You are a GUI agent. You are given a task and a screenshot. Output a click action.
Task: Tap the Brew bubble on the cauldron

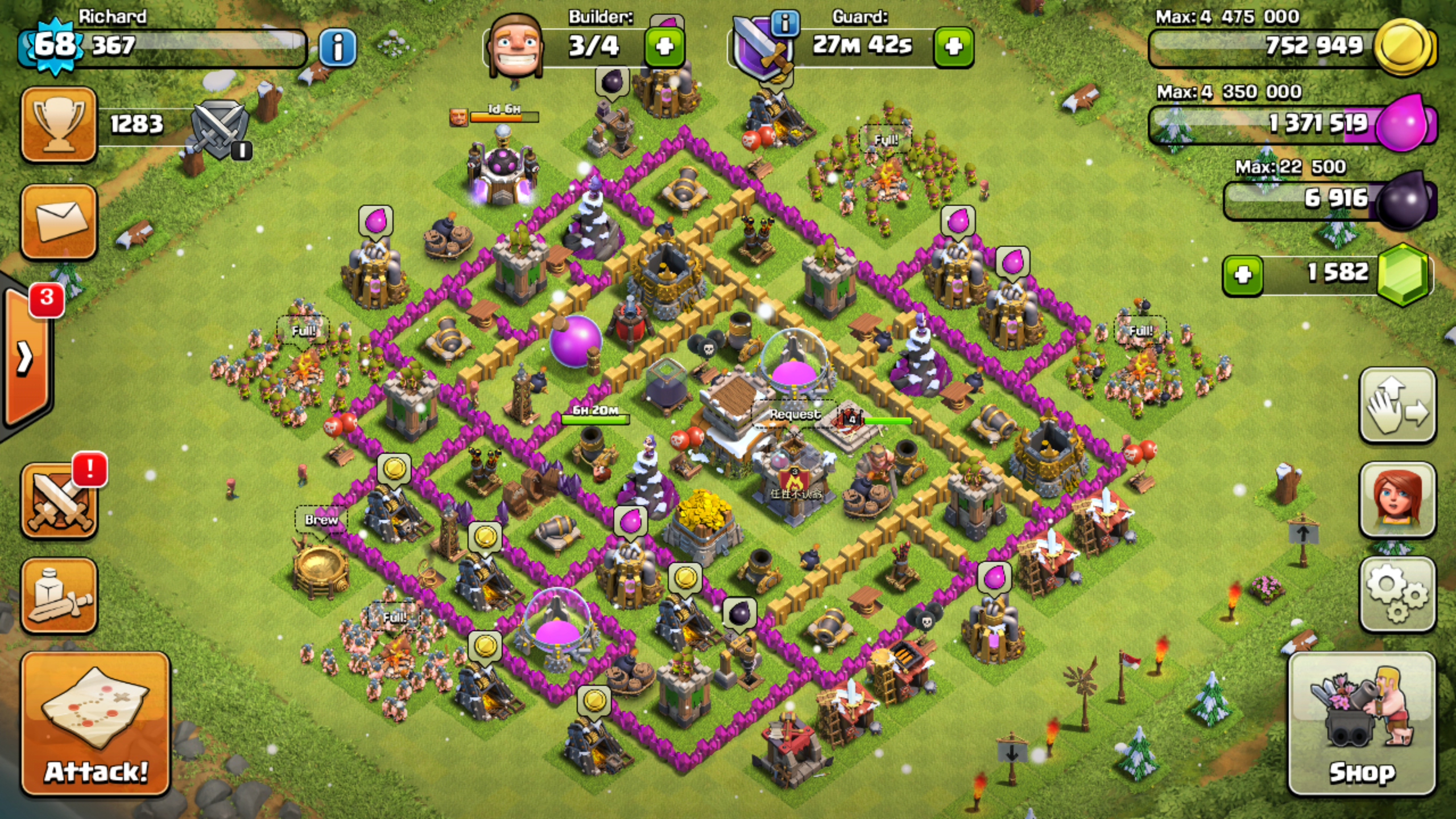tap(321, 520)
